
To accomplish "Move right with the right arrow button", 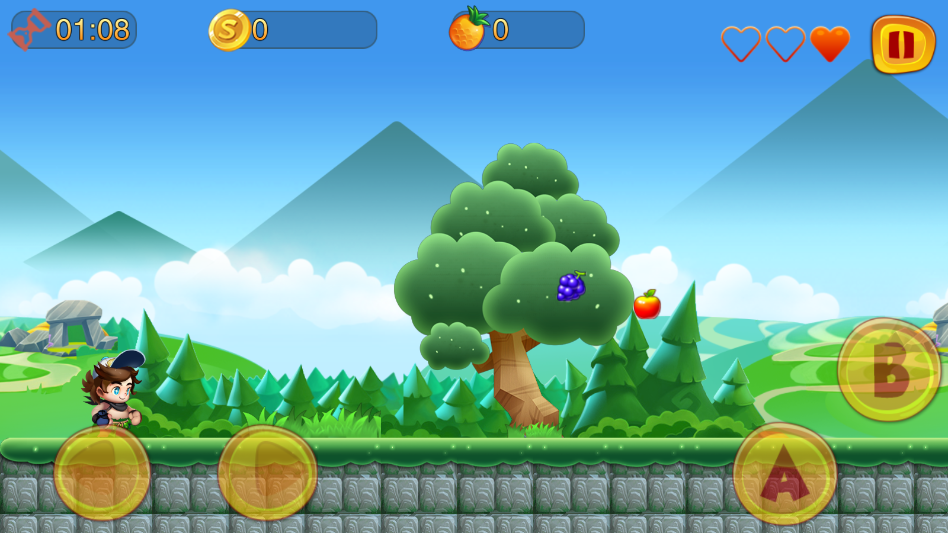I will pos(267,472).
